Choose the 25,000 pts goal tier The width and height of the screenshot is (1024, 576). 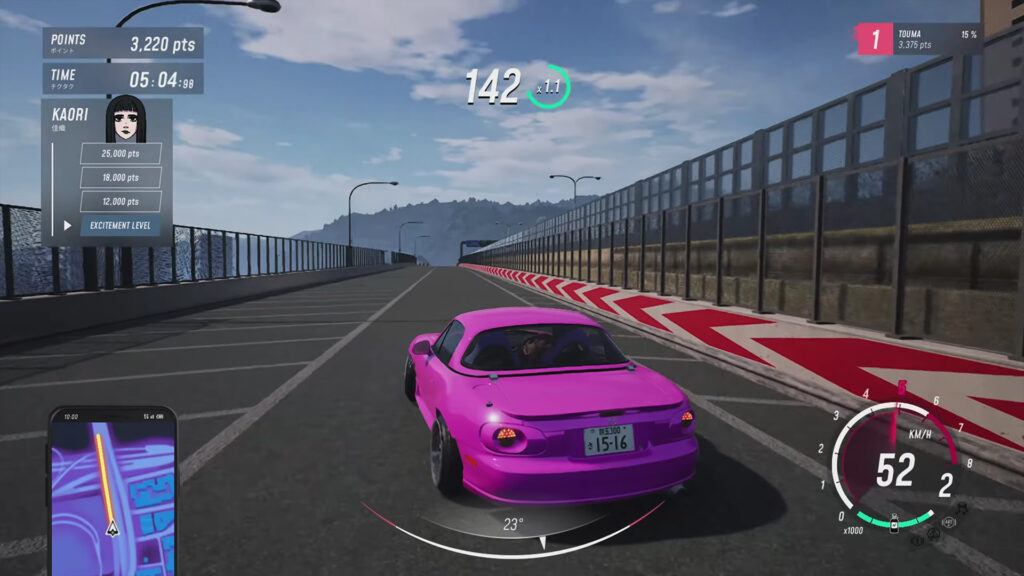click(x=120, y=154)
